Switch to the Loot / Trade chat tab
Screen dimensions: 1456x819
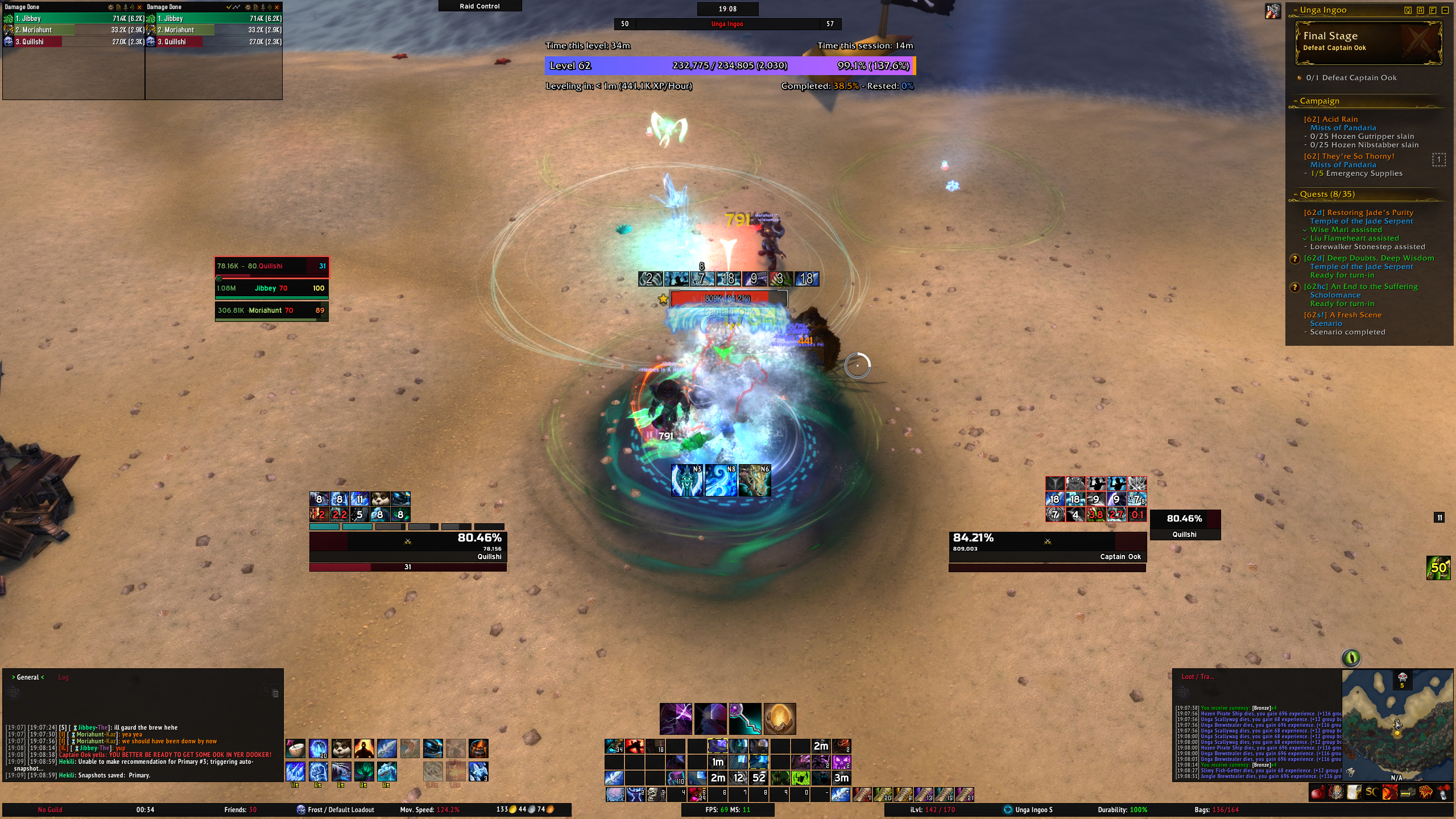coord(1197,677)
